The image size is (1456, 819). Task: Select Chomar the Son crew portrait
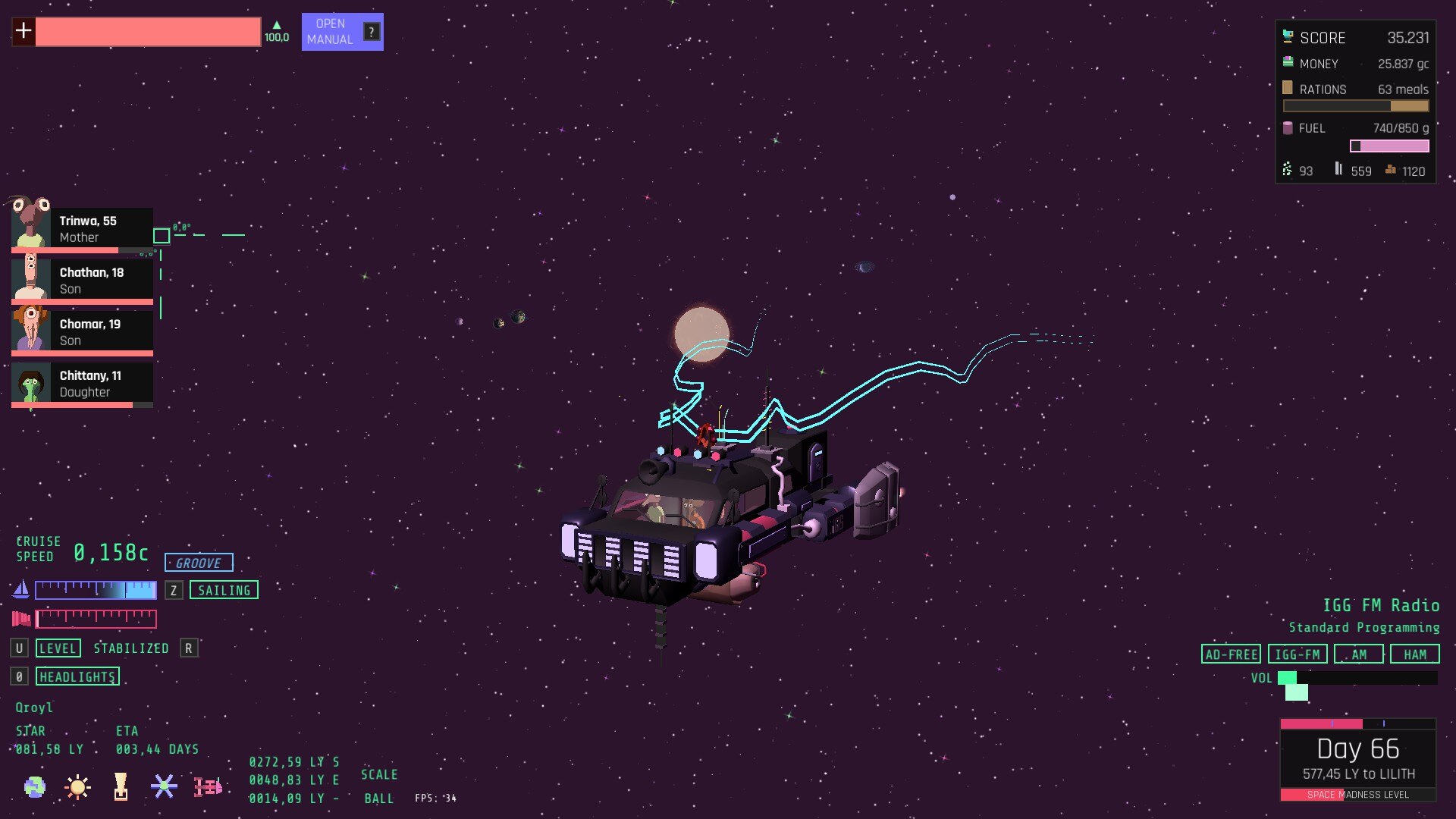tap(82, 331)
